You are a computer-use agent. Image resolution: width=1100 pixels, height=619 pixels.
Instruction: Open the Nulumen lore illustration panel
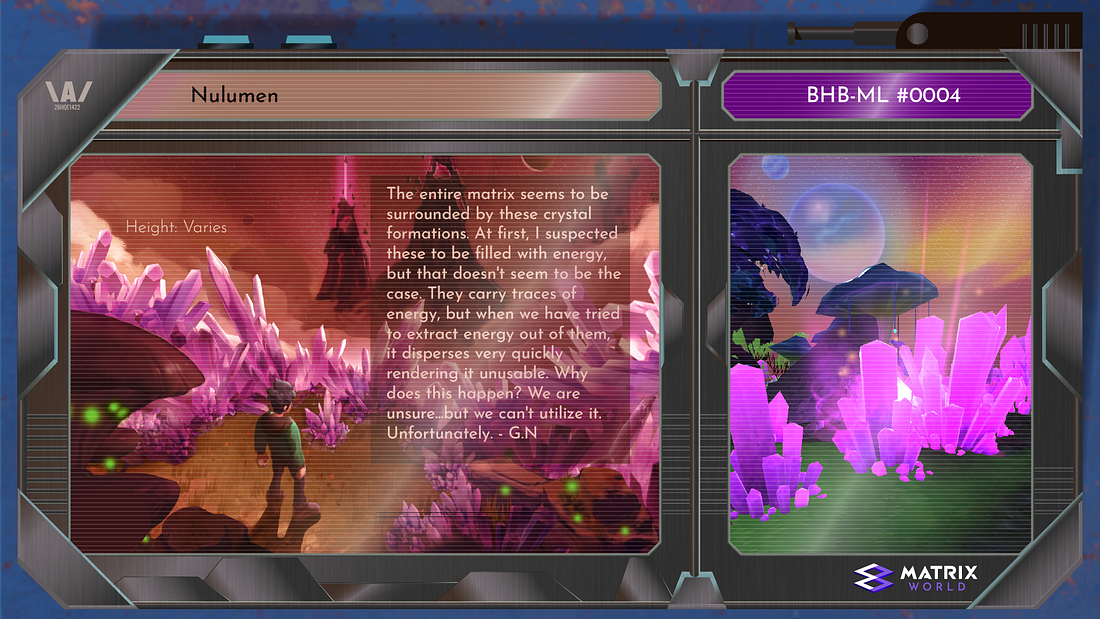(364, 354)
